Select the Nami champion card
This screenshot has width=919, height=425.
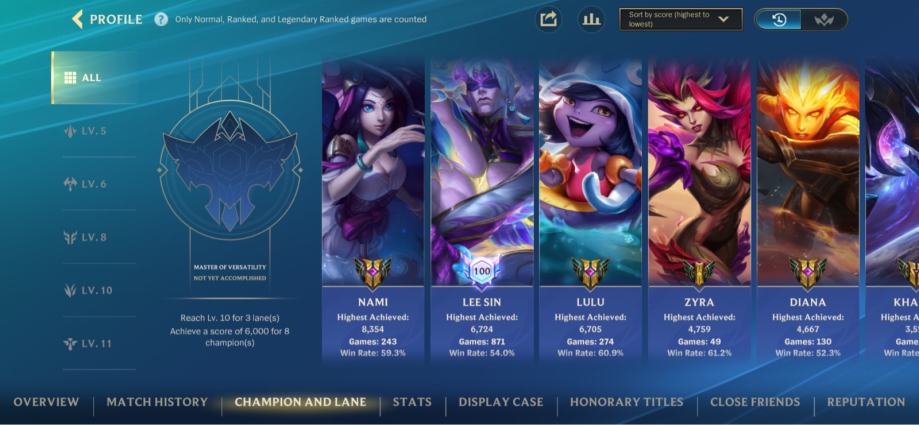pyautogui.click(x=373, y=210)
